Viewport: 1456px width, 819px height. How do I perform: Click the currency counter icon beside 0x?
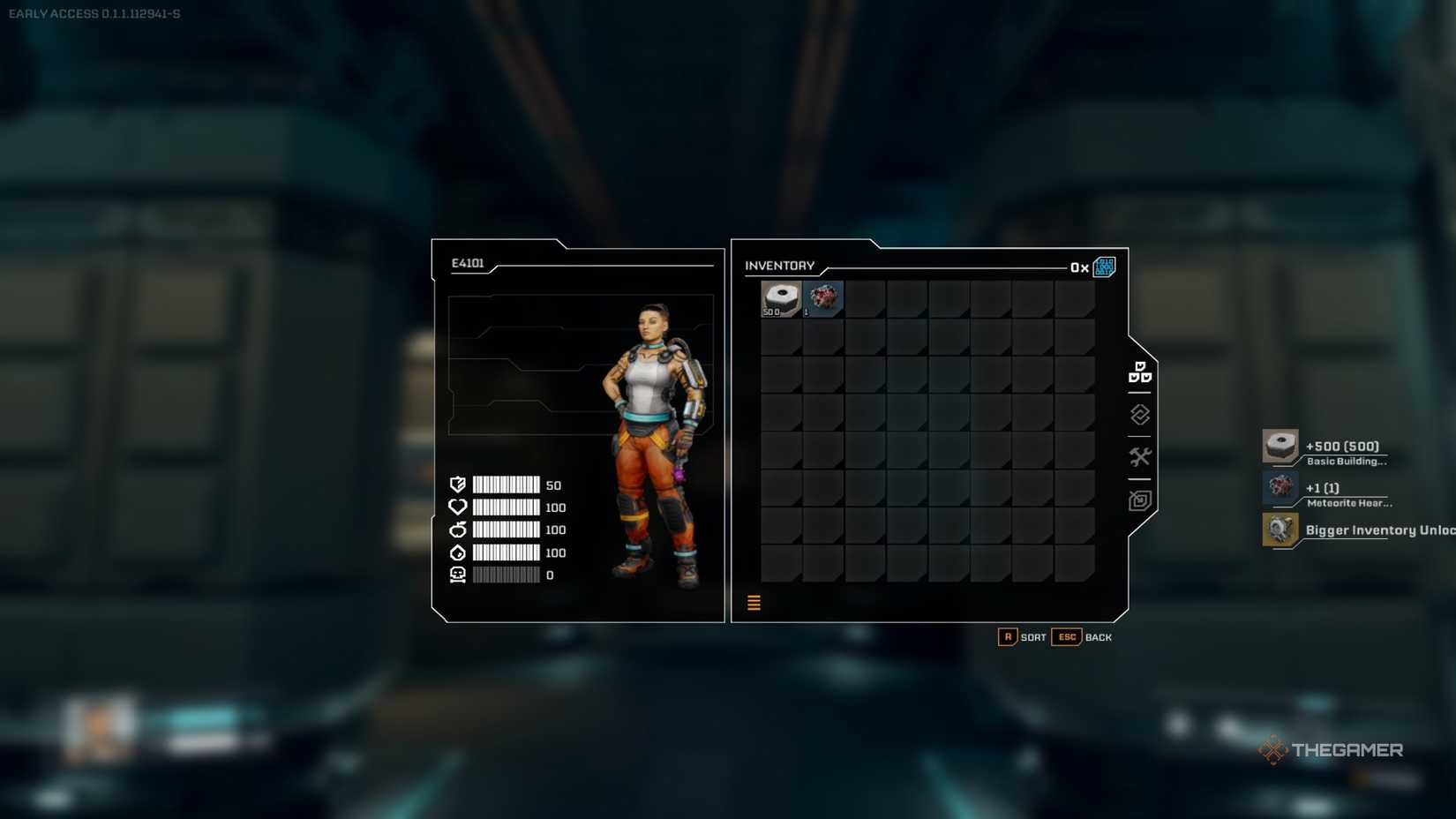click(x=1104, y=267)
